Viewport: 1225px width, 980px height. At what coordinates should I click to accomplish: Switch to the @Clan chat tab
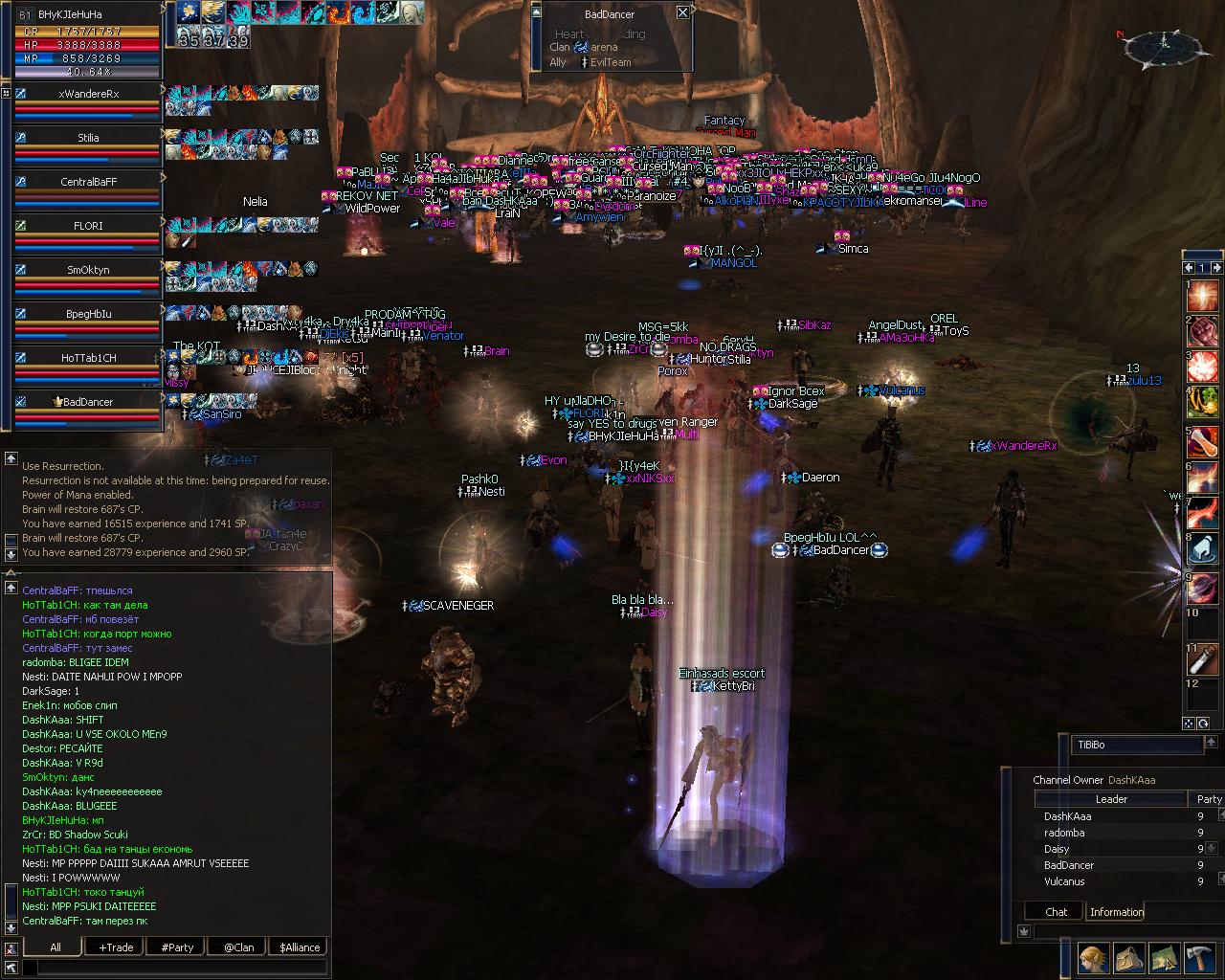tap(238, 947)
